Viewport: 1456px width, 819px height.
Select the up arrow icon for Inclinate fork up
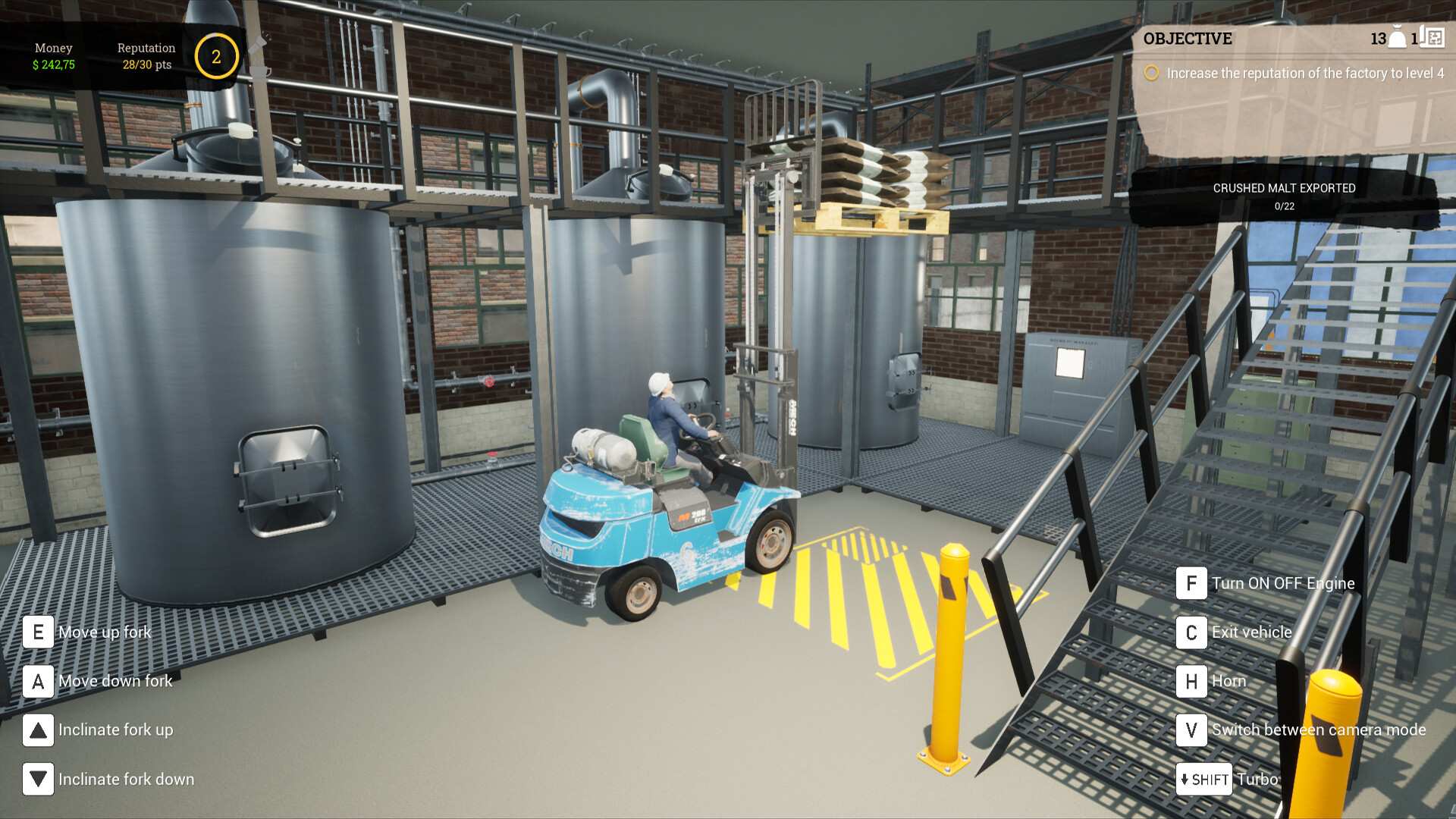coord(37,730)
